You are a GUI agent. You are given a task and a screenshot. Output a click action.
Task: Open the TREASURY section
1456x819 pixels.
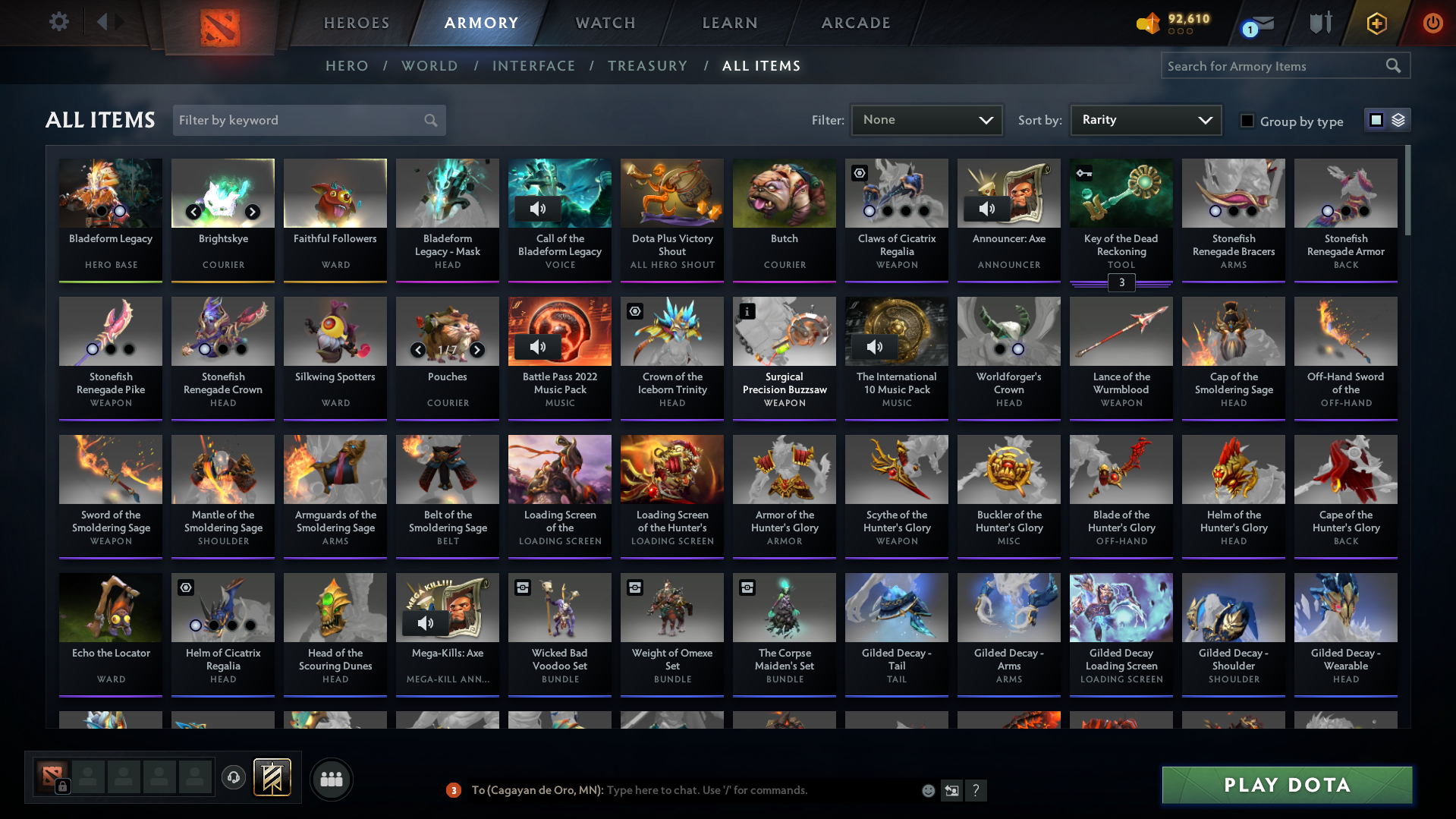coord(647,66)
